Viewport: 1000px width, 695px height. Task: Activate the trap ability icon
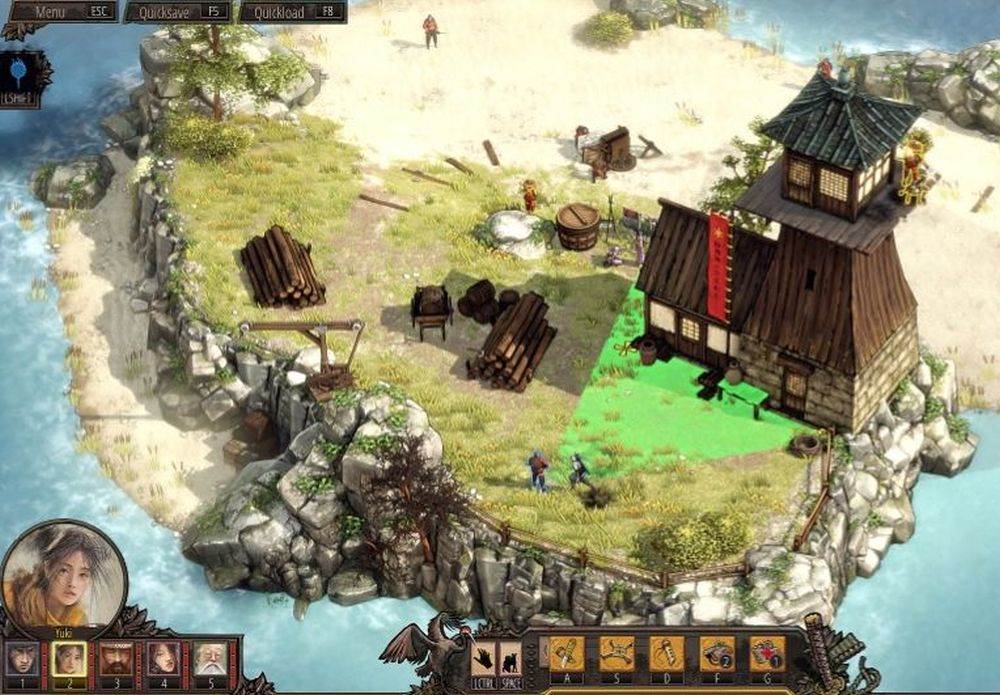(x=616, y=654)
